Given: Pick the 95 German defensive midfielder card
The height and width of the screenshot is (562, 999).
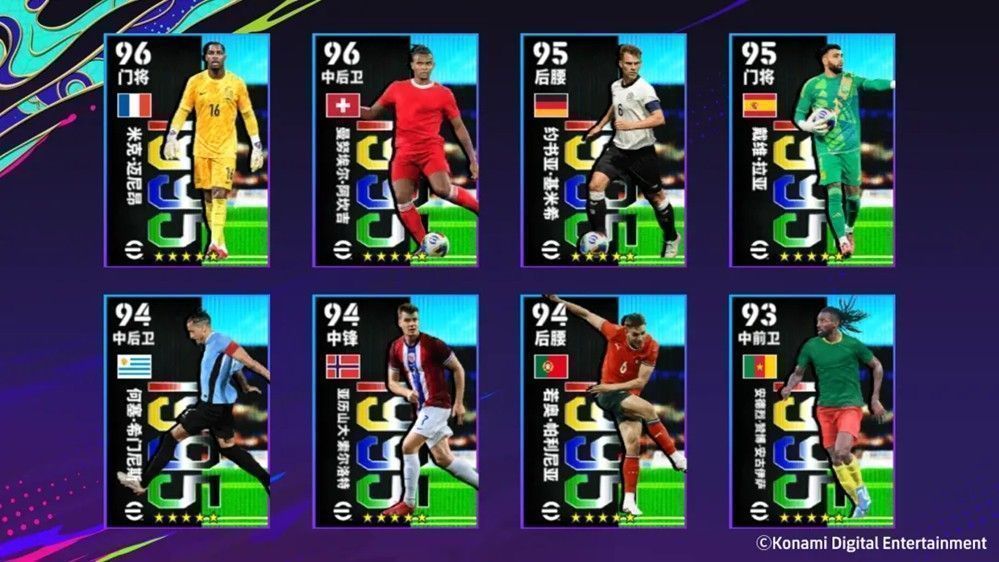Looking at the screenshot, I should coord(603,150).
